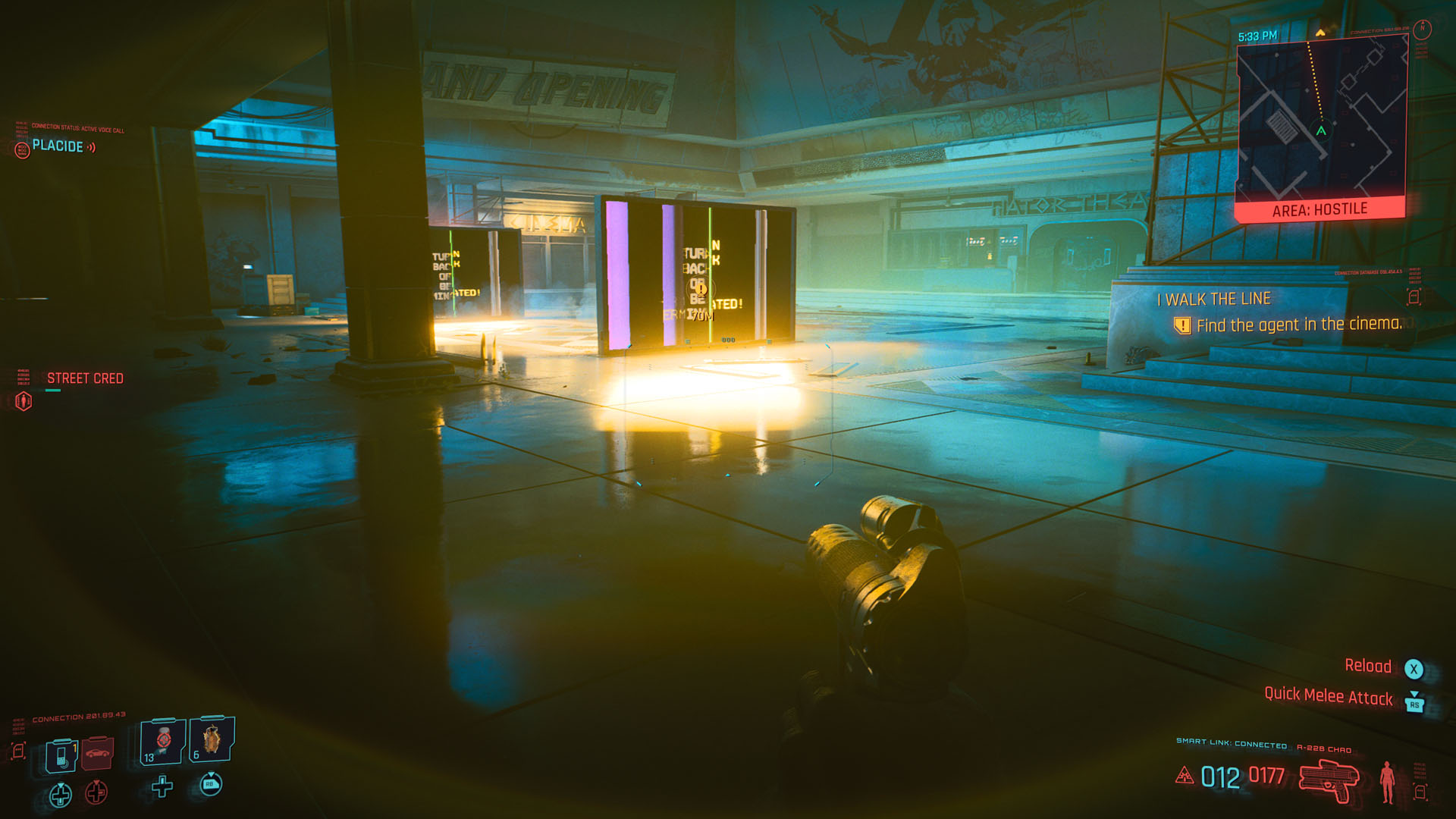Viewport: 1456px width, 819px height.
Task: Open the minimap
Action: [x=1321, y=121]
